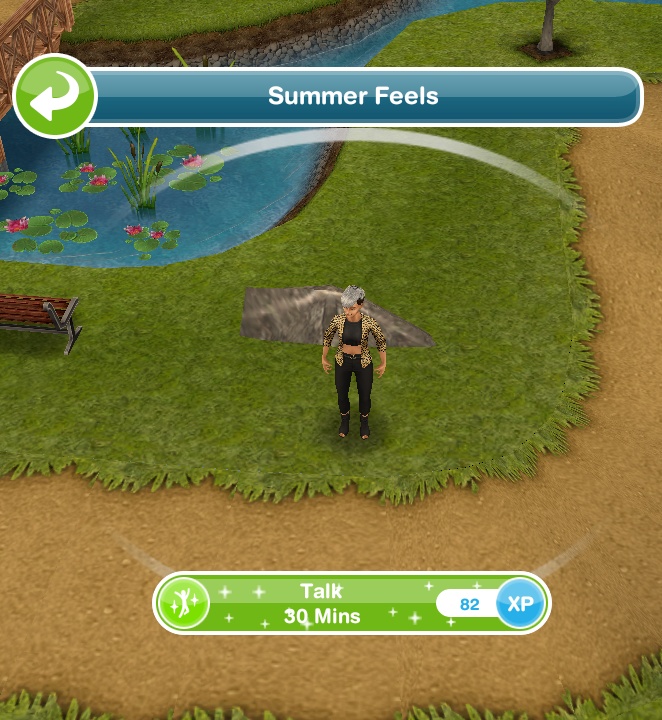Choose the Talk 30 Mins action
This screenshot has width=662, height=720.
pyautogui.click(x=320, y=604)
